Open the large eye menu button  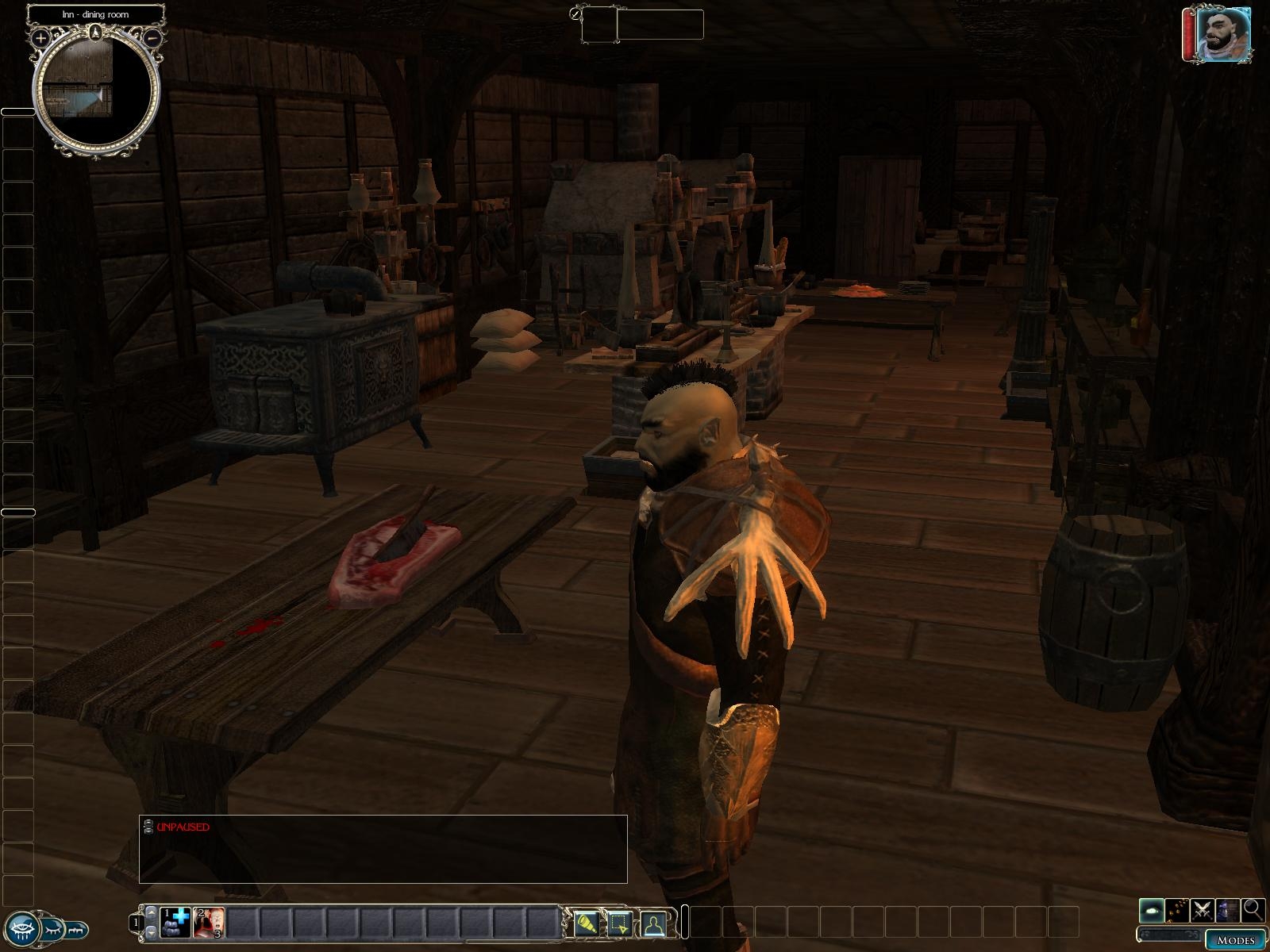pos(21,928)
